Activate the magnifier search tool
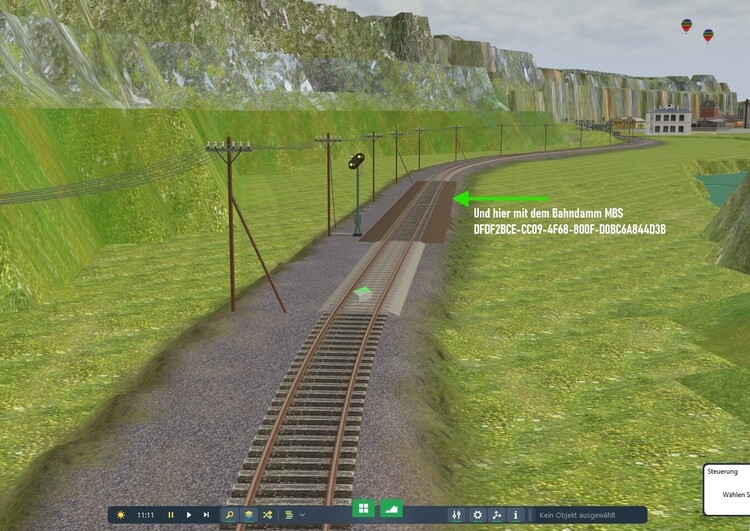Screen dimensions: 750x531 tap(230, 514)
